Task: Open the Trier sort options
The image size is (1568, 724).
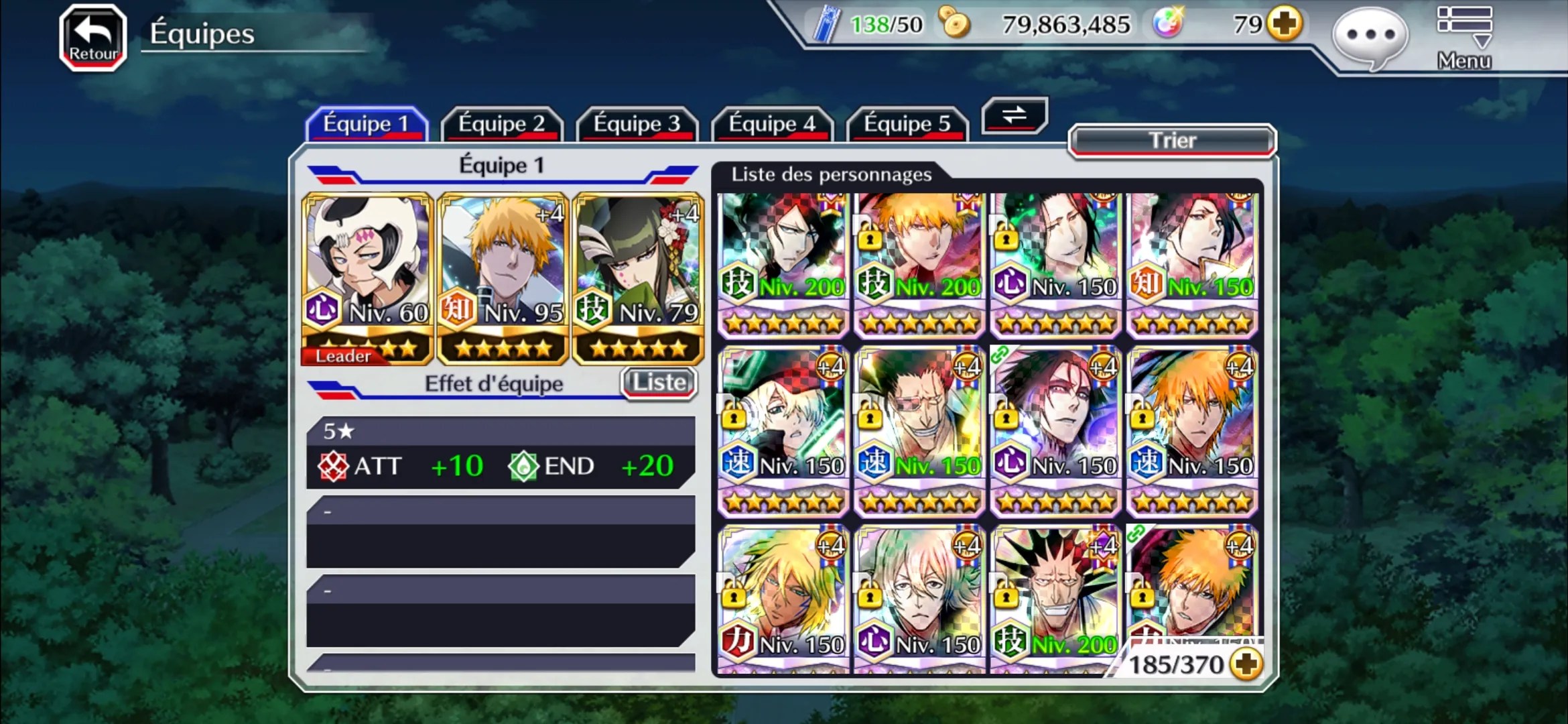Action: point(1172,141)
